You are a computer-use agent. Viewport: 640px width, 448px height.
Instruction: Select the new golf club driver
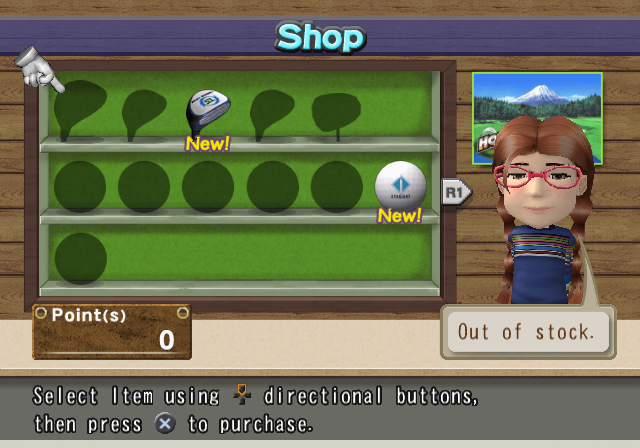coord(208,112)
